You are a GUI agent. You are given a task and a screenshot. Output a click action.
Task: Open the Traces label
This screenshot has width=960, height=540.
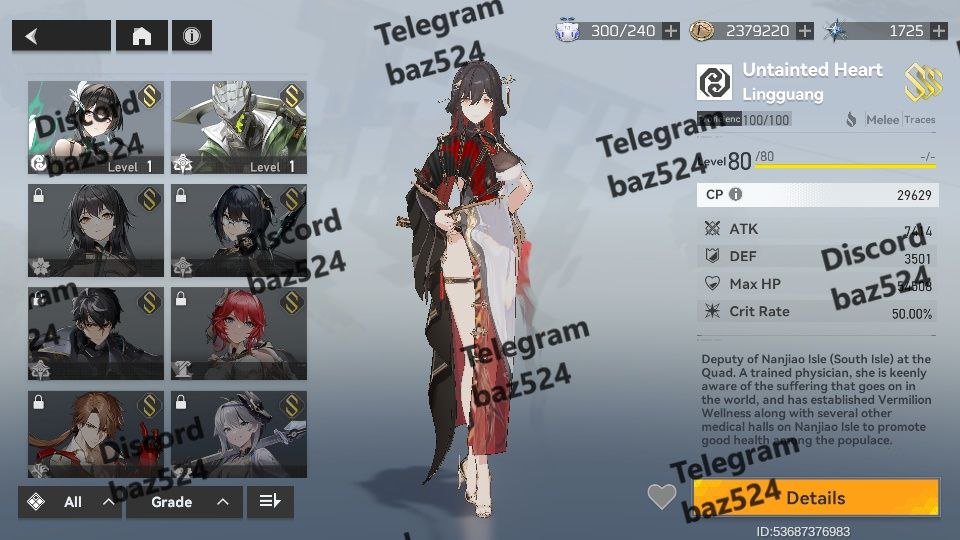click(920, 120)
